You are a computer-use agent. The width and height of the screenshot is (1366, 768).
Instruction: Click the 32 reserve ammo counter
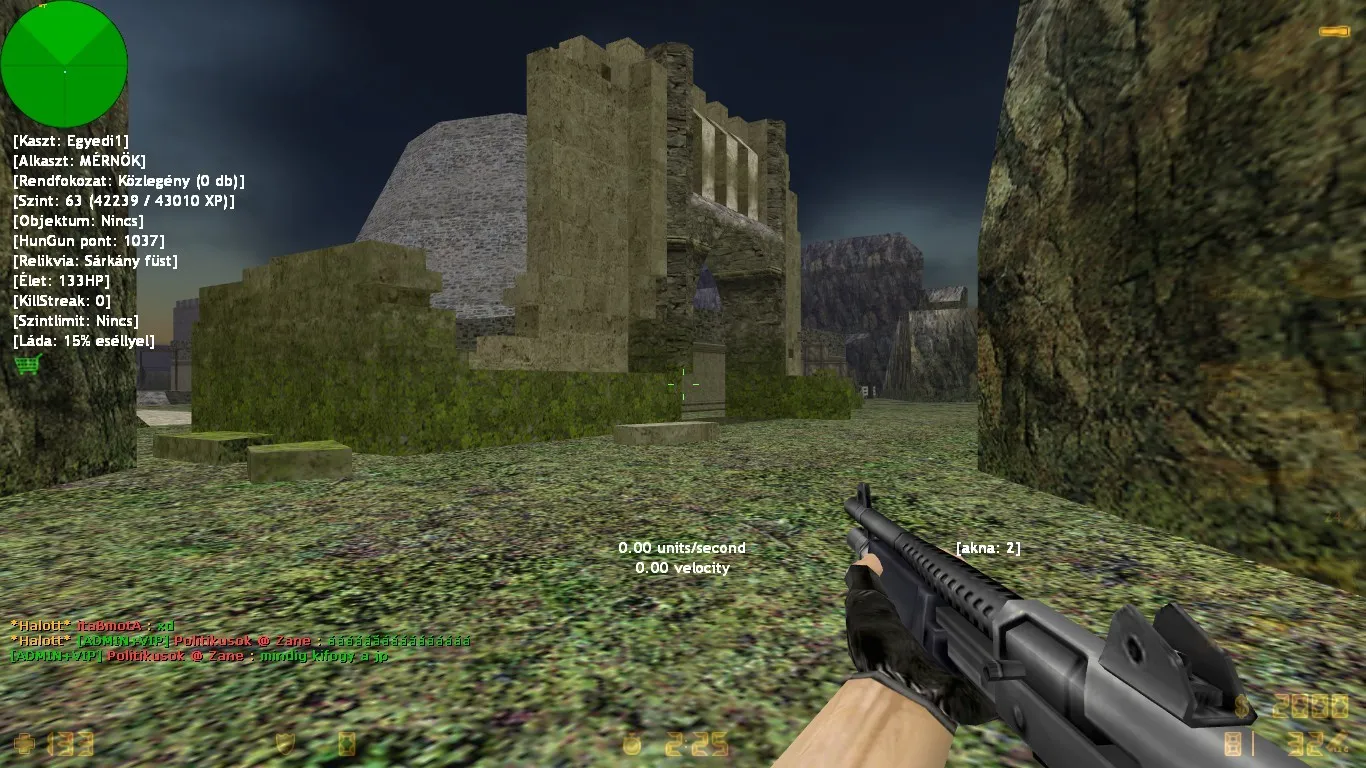pos(1305,743)
